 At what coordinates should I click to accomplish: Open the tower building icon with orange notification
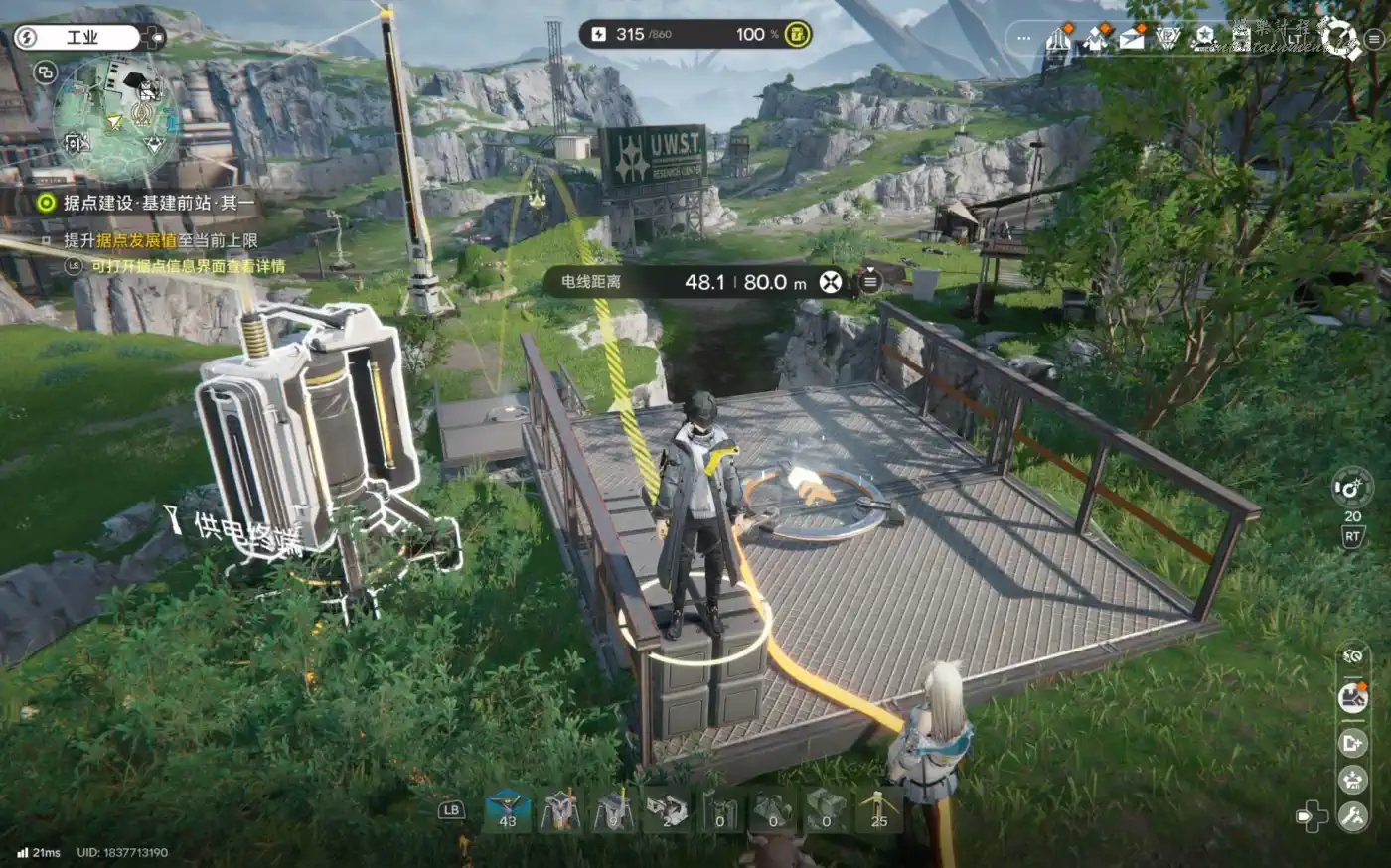pos(1058,39)
